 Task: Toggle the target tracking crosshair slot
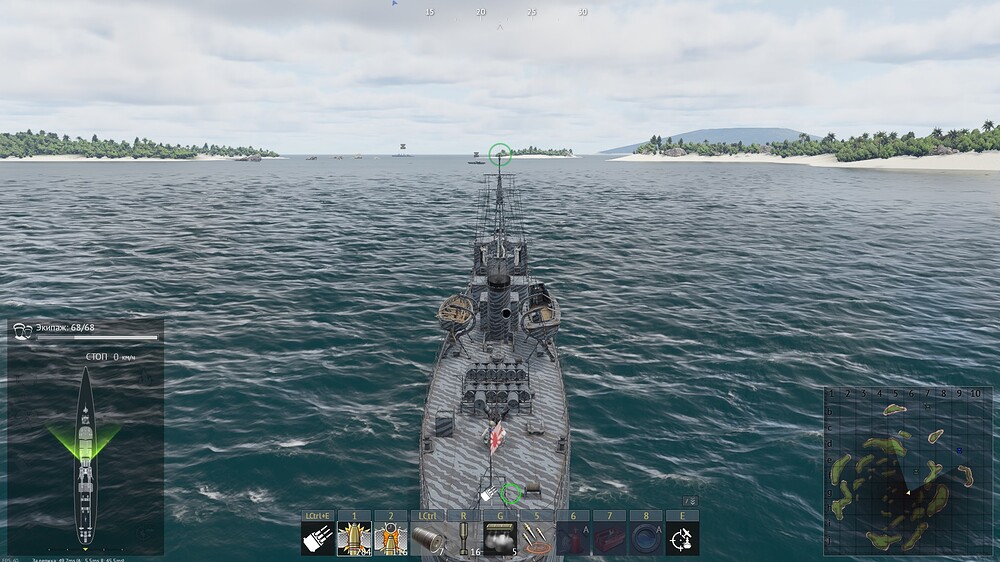pos(682,538)
